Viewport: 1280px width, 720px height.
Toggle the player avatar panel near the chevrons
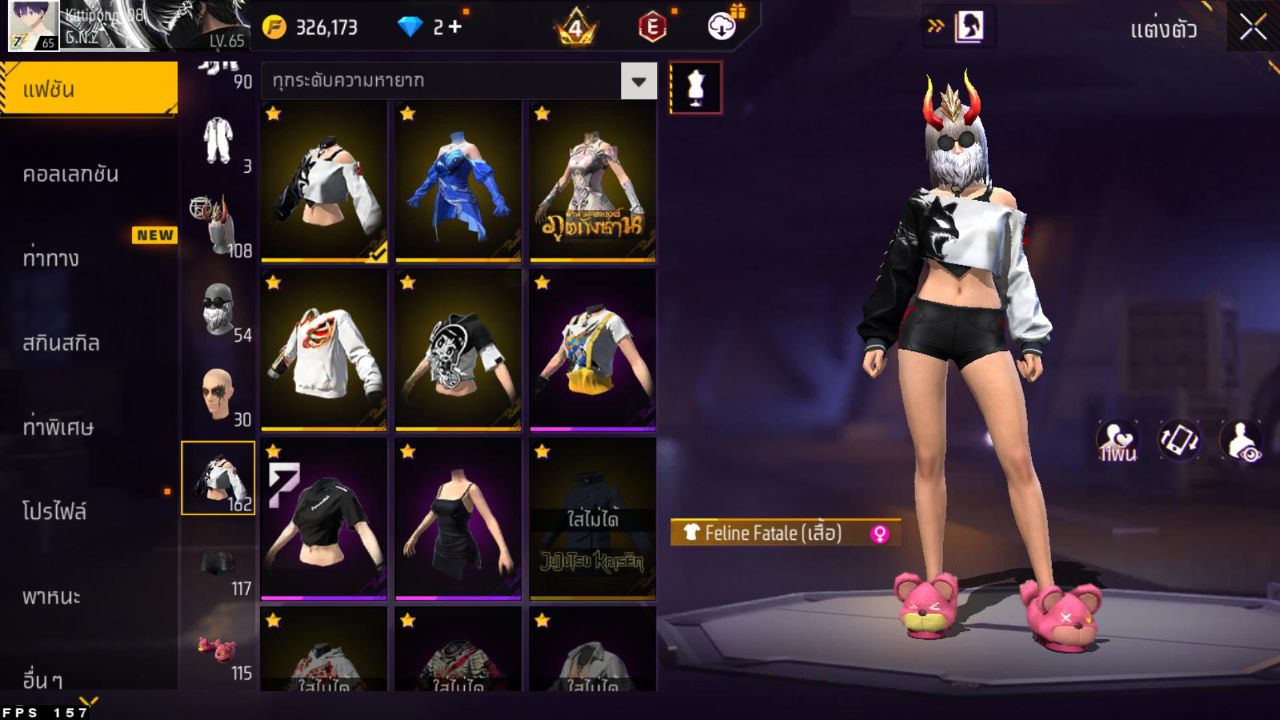tap(968, 29)
